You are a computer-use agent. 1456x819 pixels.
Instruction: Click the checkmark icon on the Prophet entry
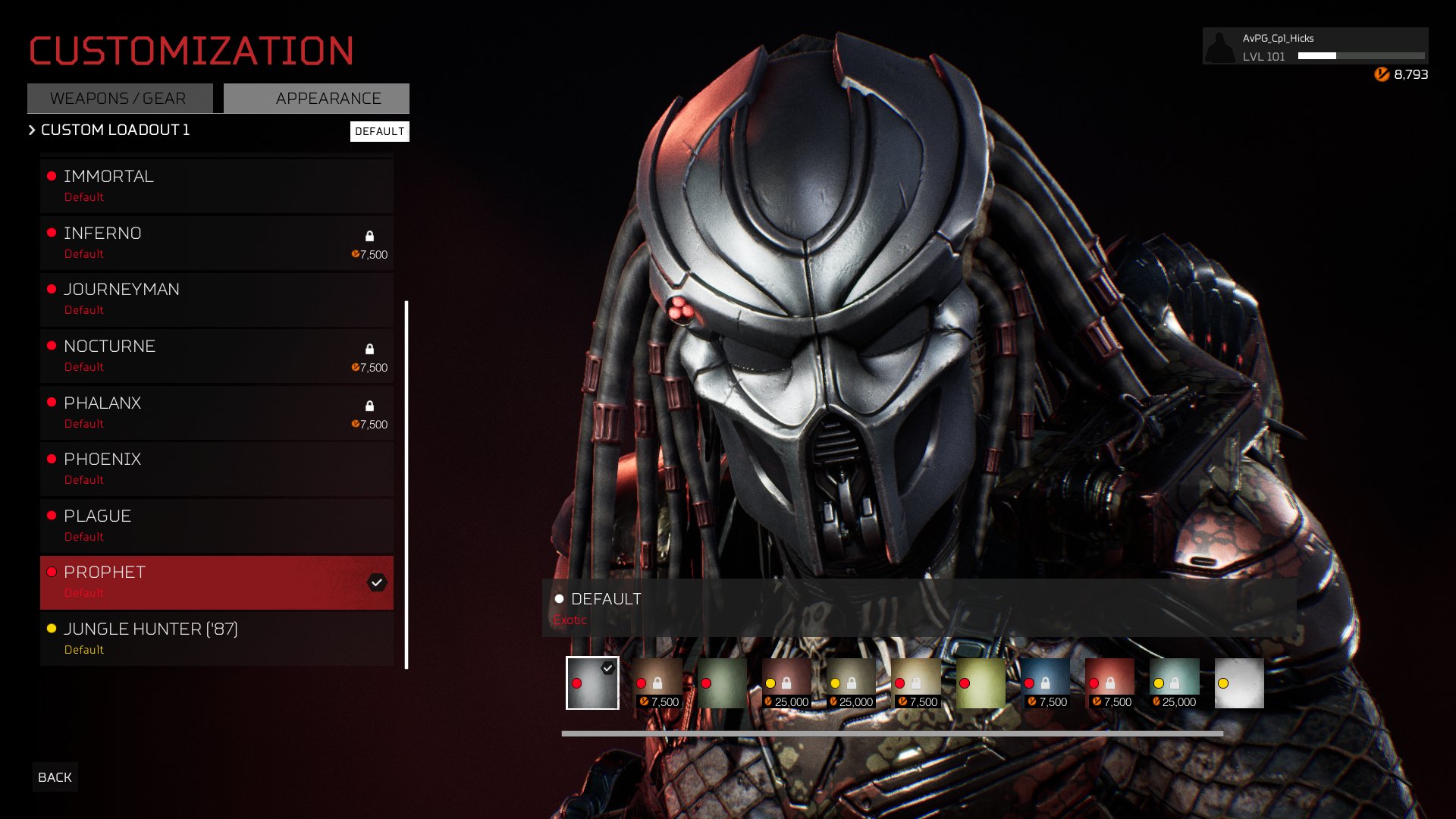(x=377, y=582)
